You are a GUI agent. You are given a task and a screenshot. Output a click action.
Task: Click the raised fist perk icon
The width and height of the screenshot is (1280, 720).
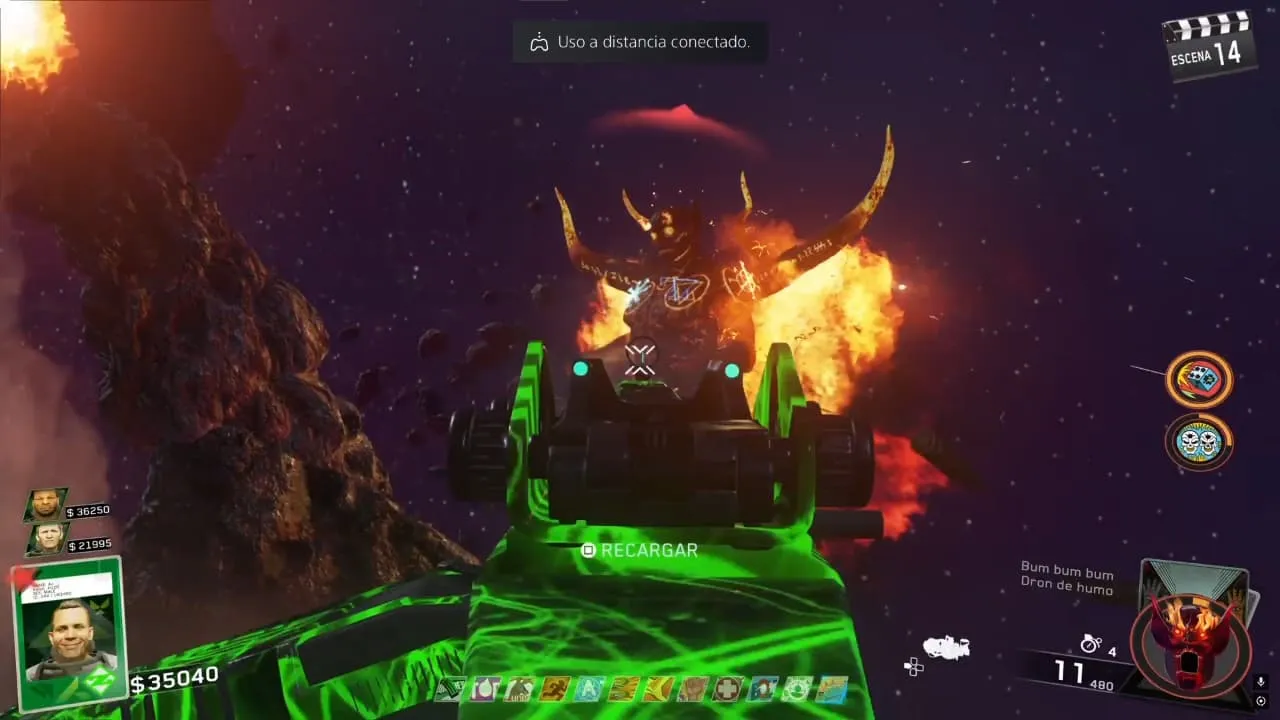tap(692, 689)
